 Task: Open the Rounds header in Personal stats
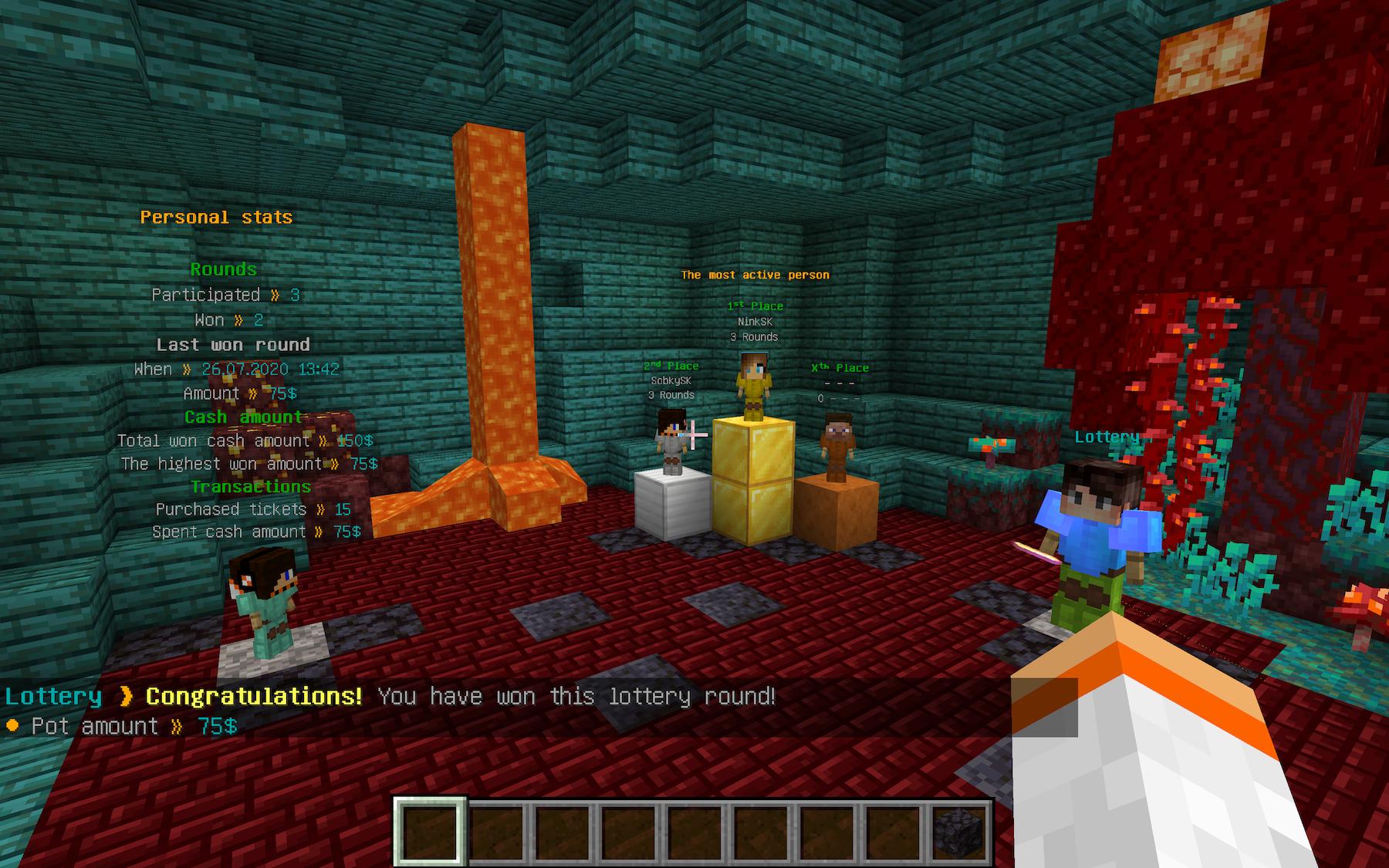tap(223, 269)
